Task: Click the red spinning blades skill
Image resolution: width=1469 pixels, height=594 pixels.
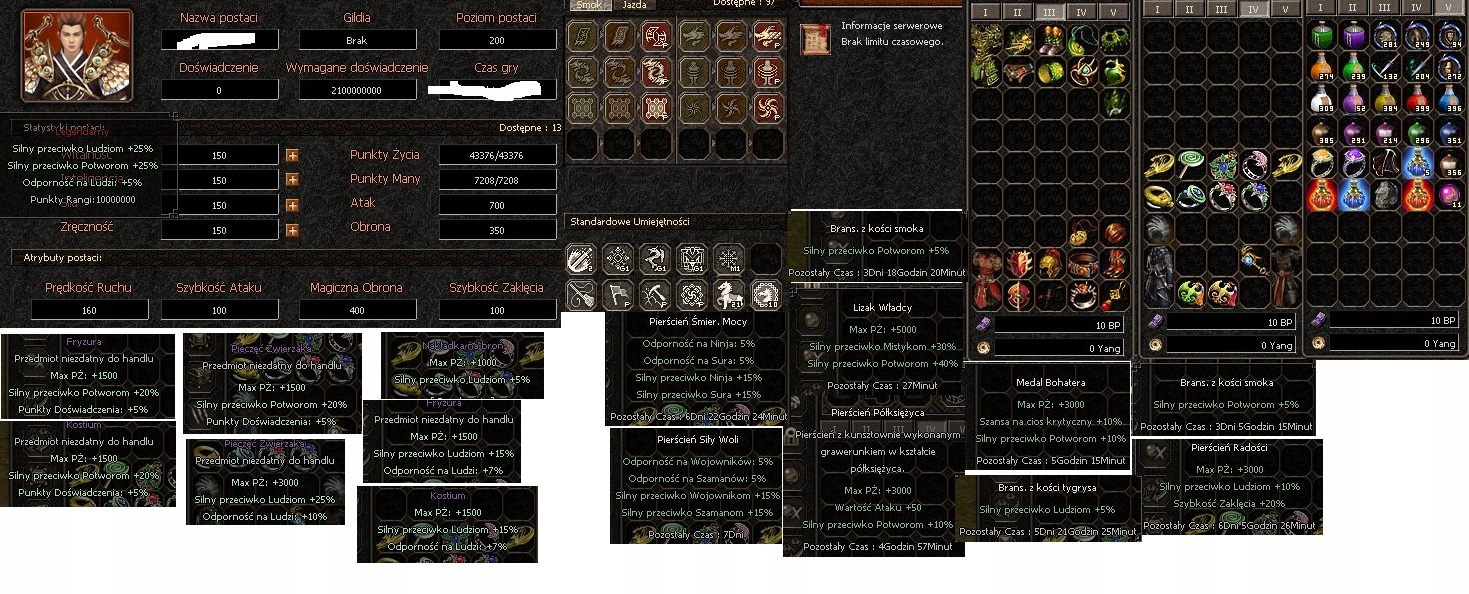Action: [x=768, y=107]
